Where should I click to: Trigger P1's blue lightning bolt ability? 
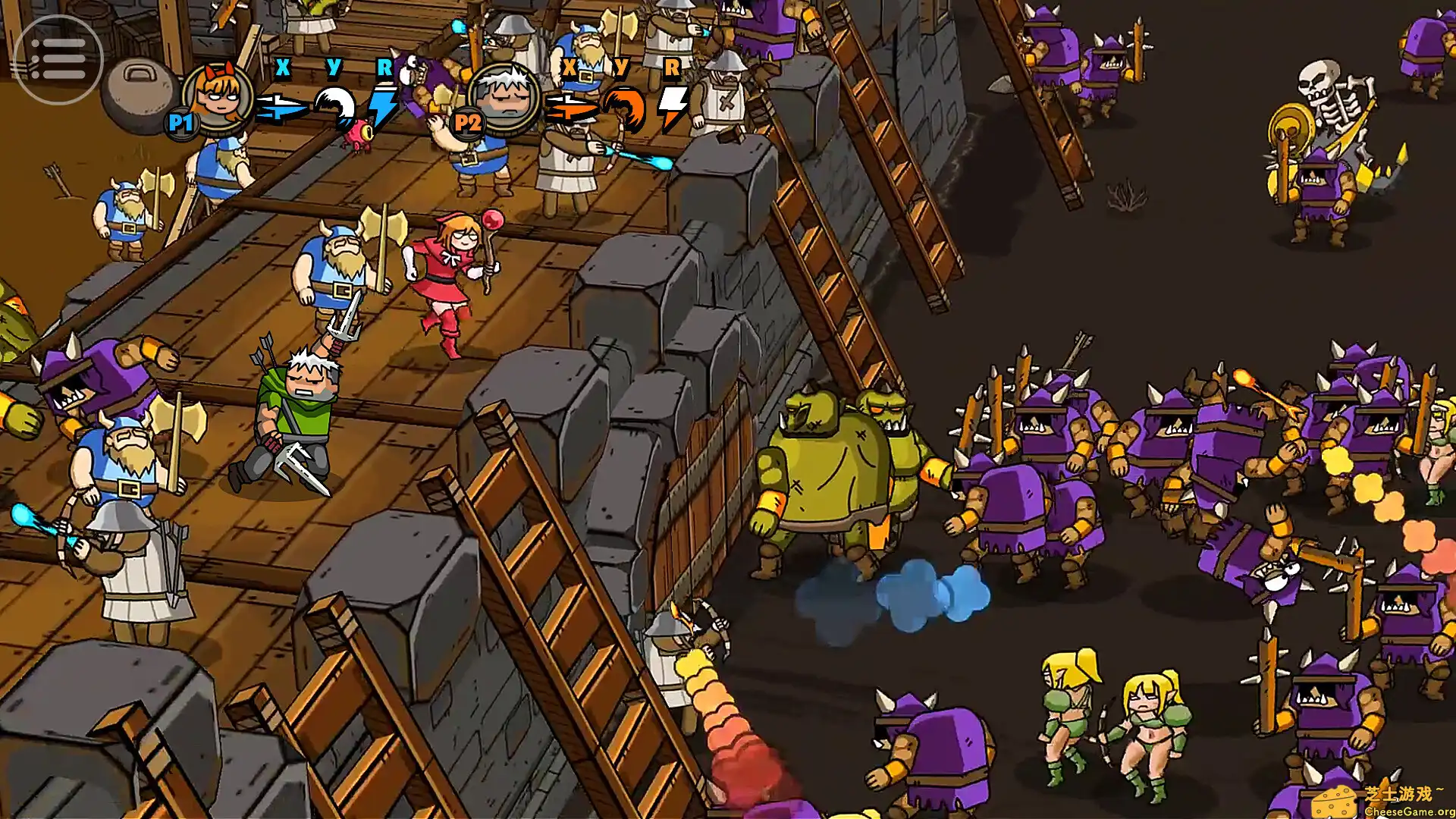click(383, 105)
